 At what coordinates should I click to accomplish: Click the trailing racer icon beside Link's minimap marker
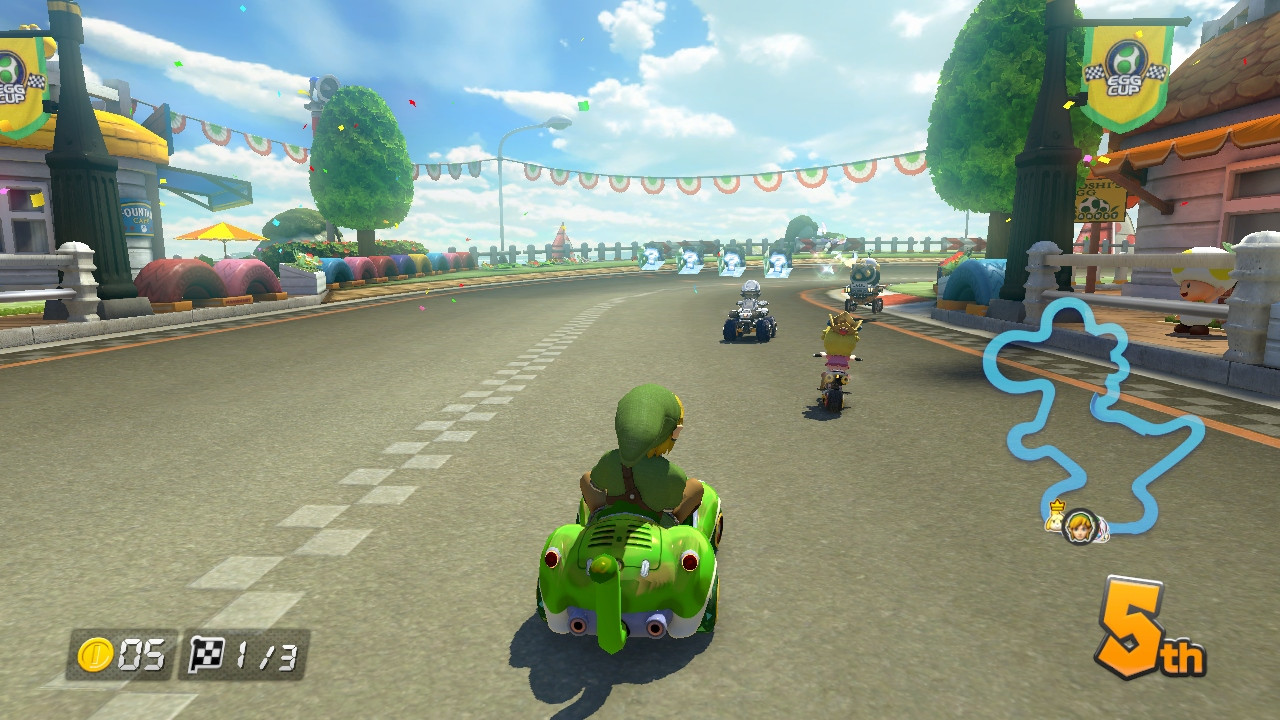[1101, 528]
